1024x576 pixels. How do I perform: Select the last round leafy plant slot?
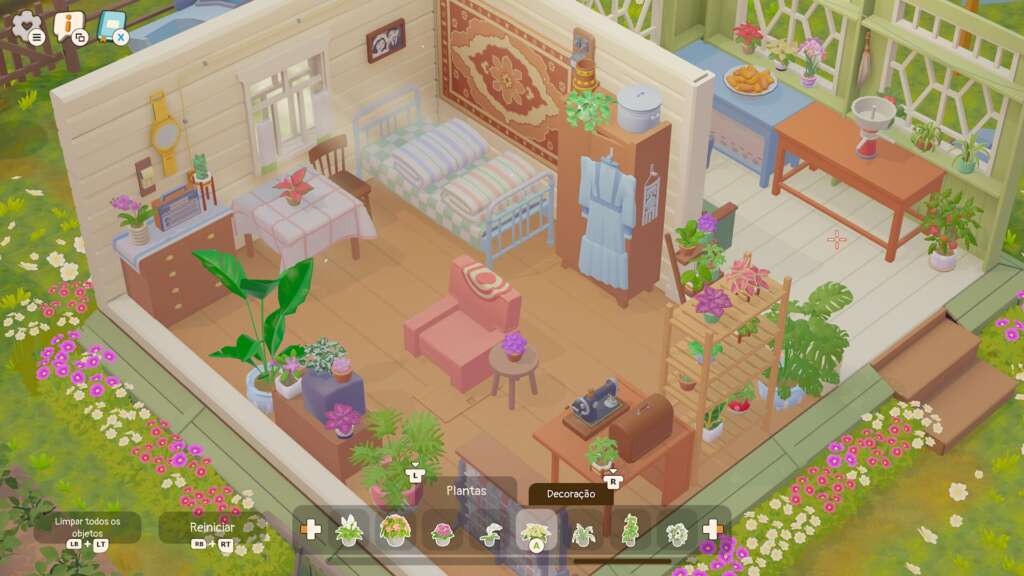point(677,532)
